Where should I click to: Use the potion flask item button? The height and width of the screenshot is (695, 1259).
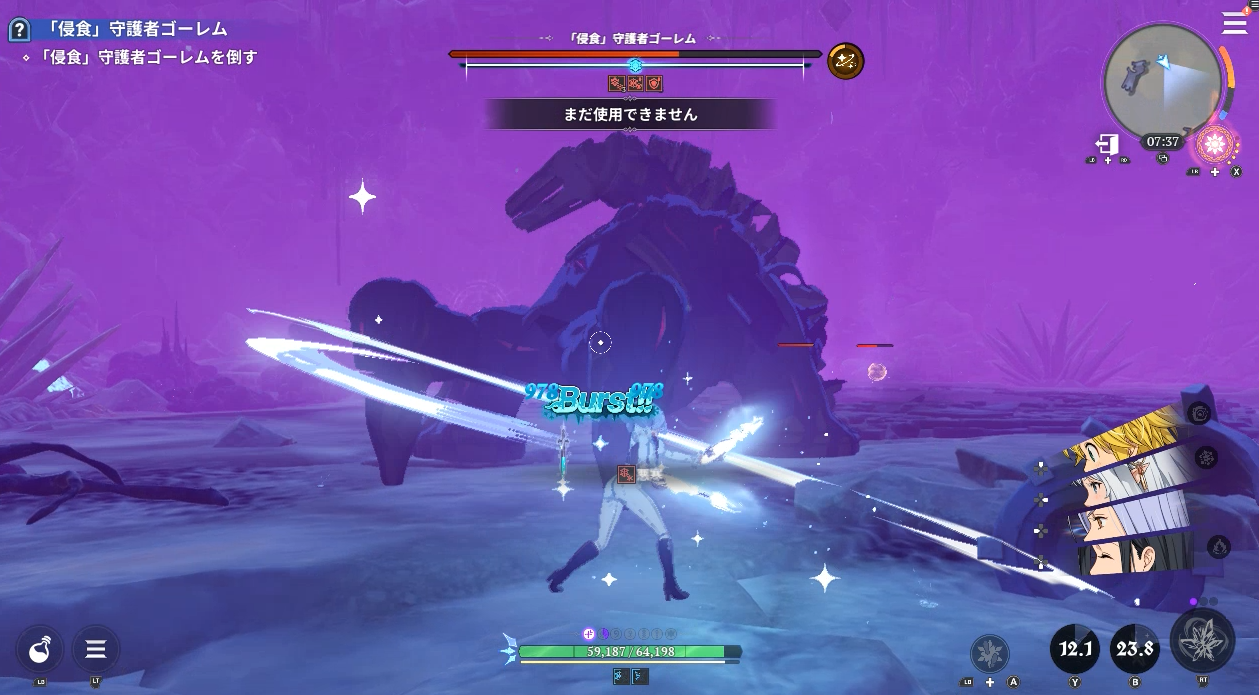point(40,650)
